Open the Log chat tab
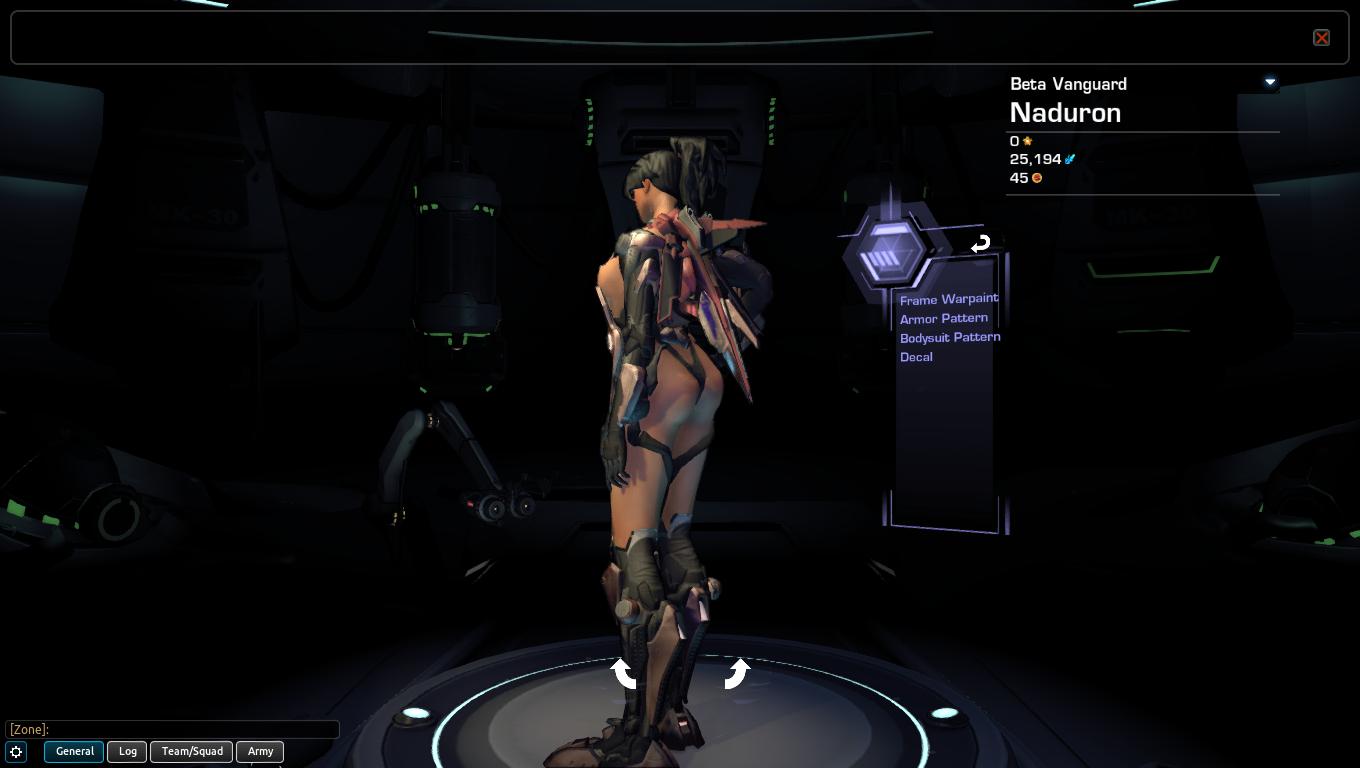Screen dimensions: 1360x768 click(128, 751)
